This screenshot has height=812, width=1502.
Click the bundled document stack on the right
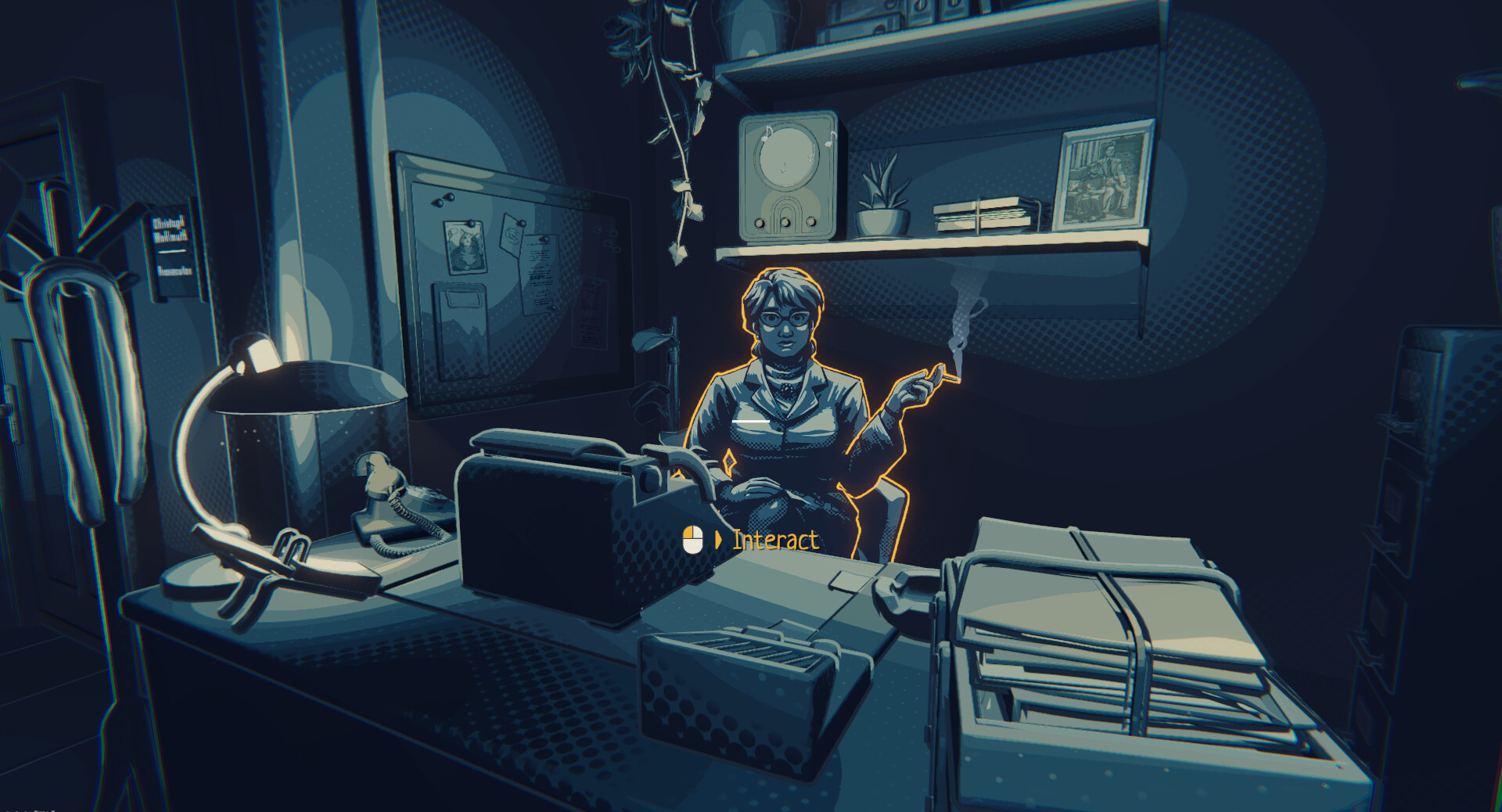point(1119,626)
